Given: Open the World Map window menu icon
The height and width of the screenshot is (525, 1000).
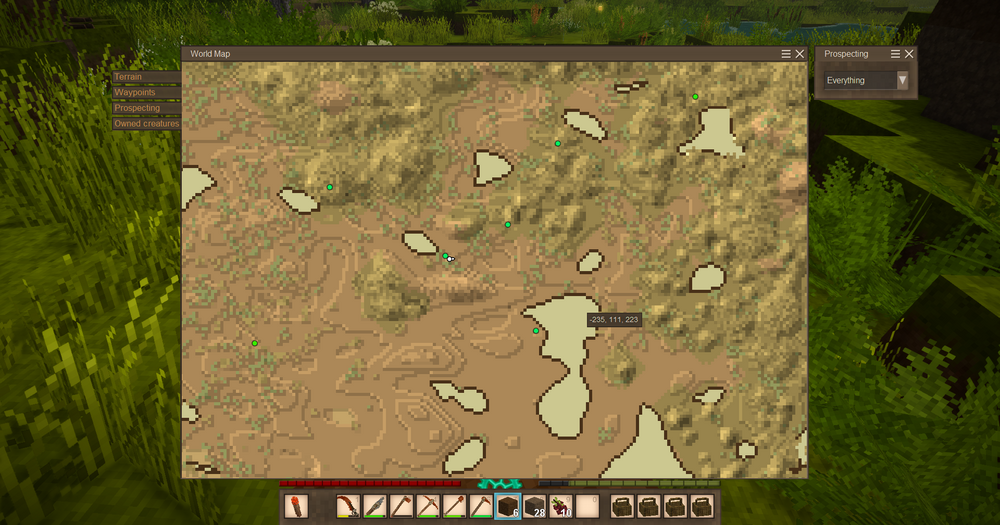Looking at the screenshot, I should point(786,54).
